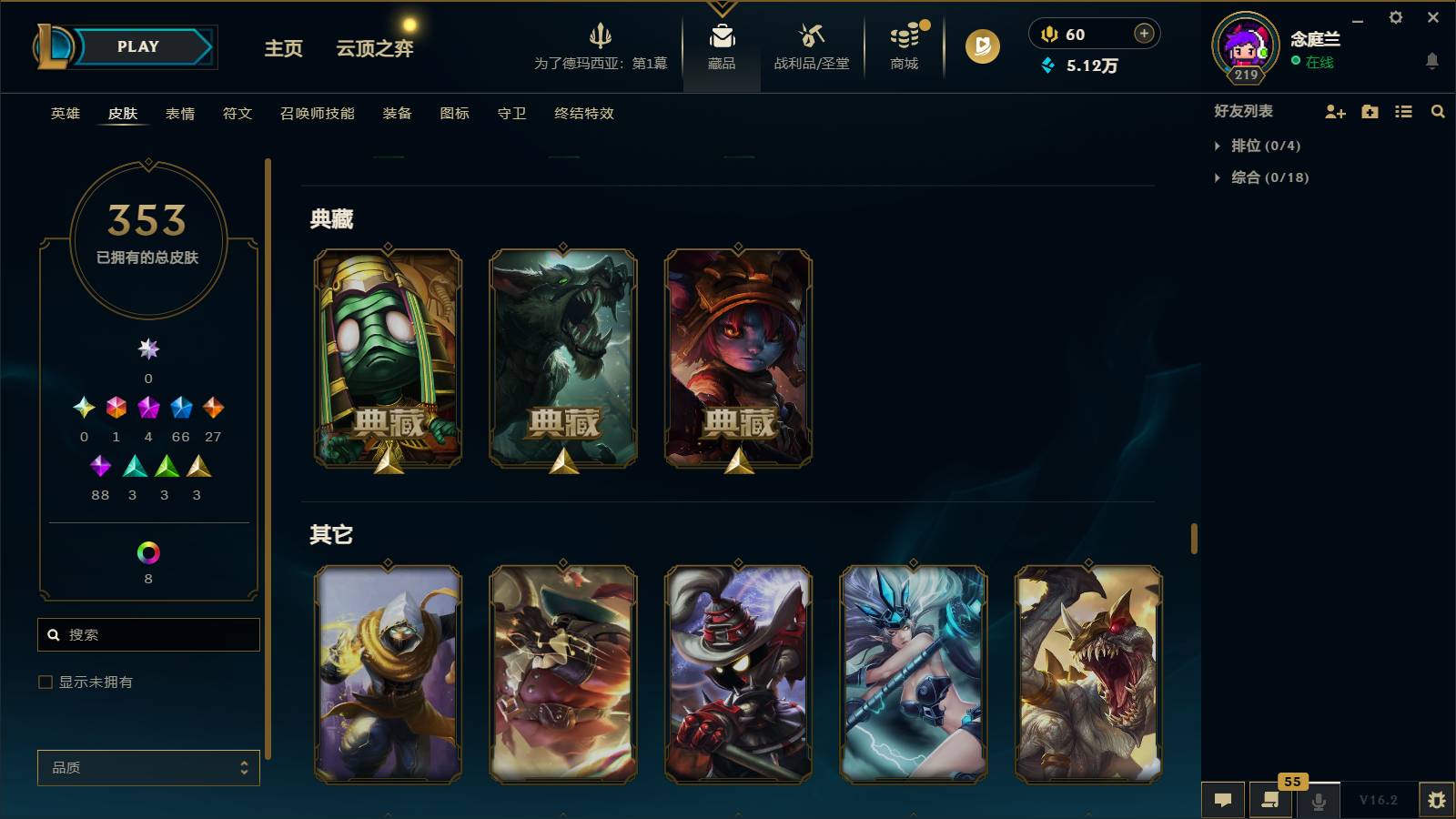The height and width of the screenshot is (819, 1456).
Task: Expand the 排位 (0/4) friend group
Action: click(x=1258, y=145)
